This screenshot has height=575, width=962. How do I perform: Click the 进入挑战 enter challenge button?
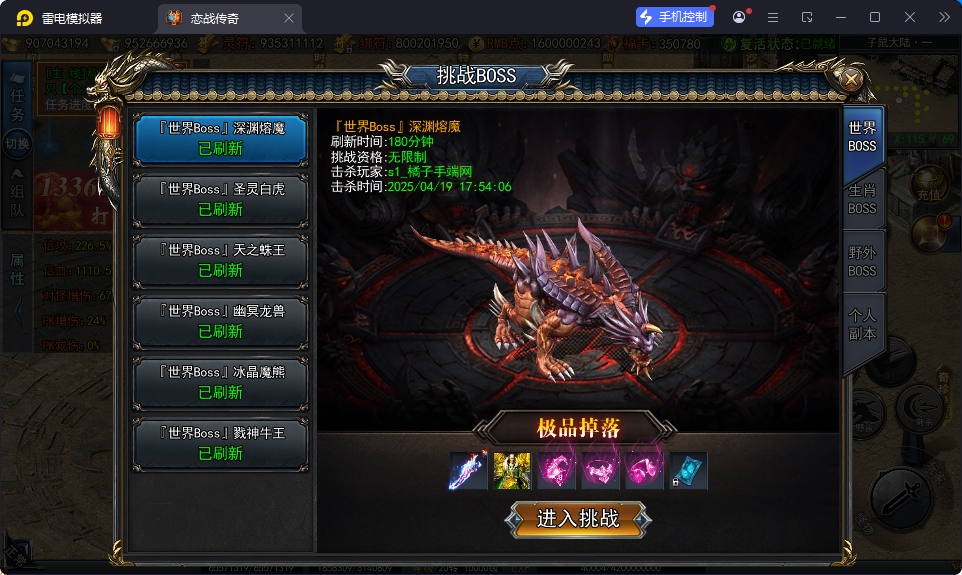(x=578, y=519)
